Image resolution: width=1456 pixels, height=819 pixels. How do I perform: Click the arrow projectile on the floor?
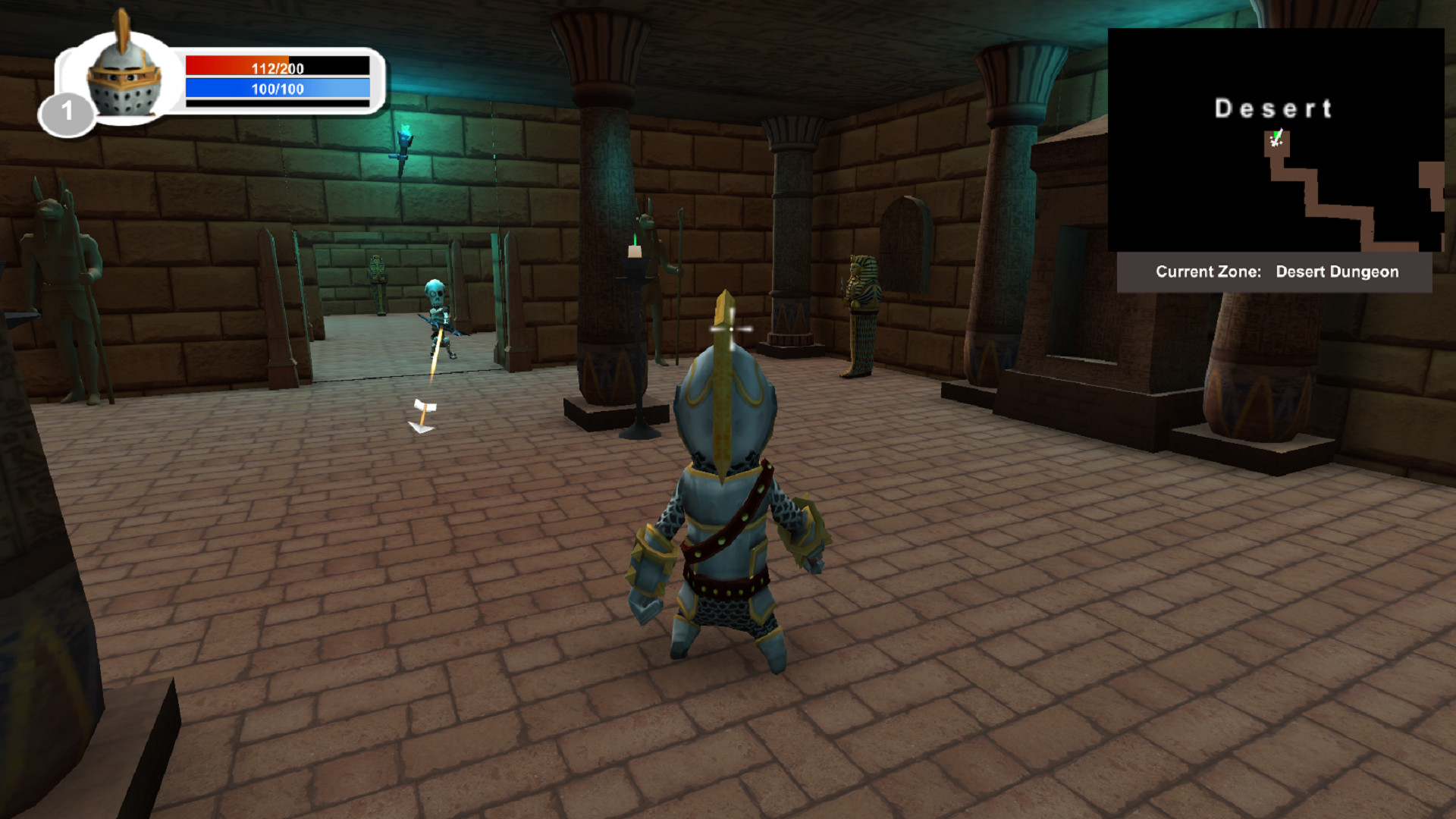[x=423, y=413]
